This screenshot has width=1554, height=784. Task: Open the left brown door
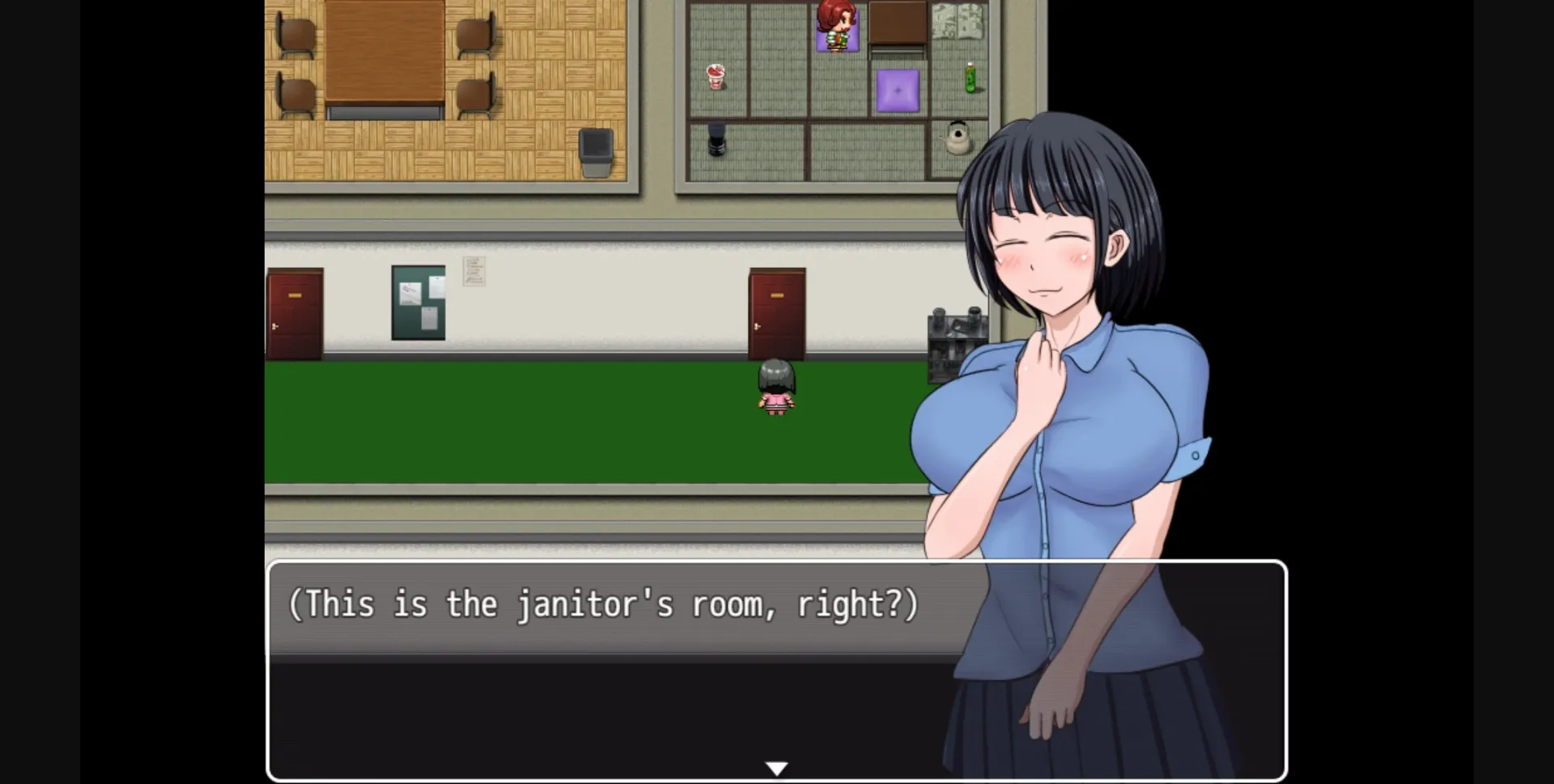[295, 311]
